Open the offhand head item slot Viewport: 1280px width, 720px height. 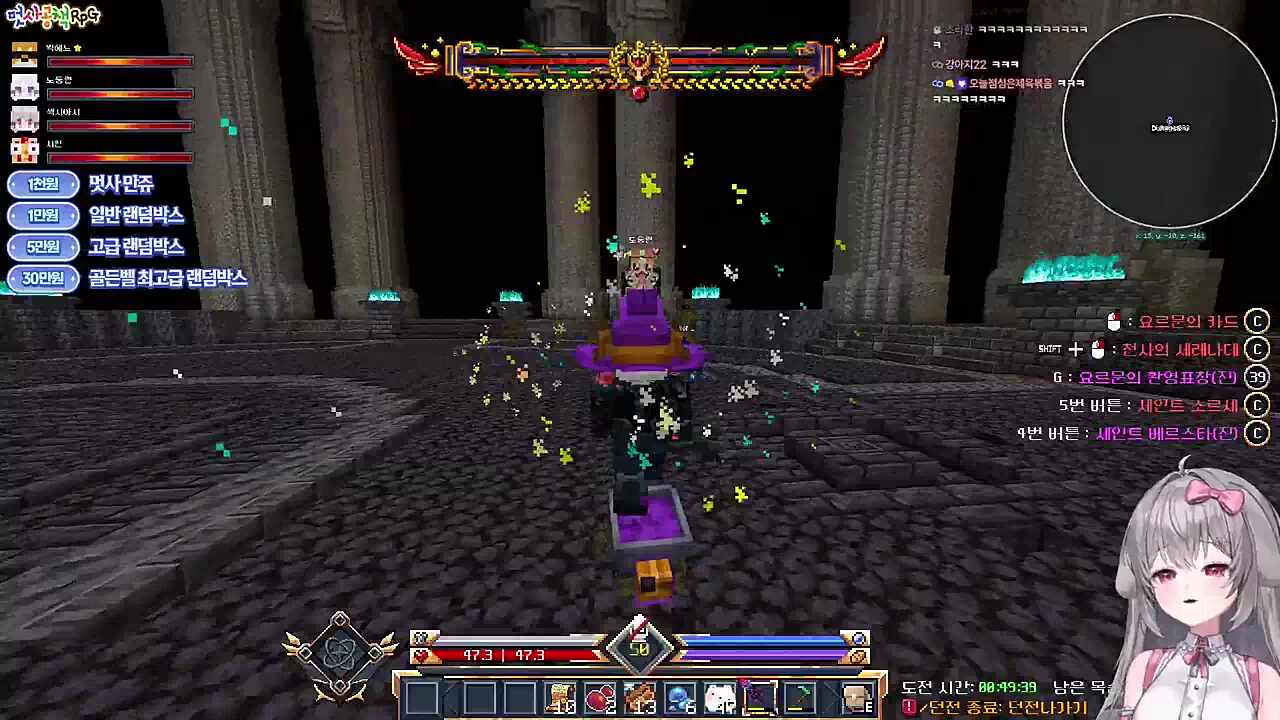coord(857,697)
